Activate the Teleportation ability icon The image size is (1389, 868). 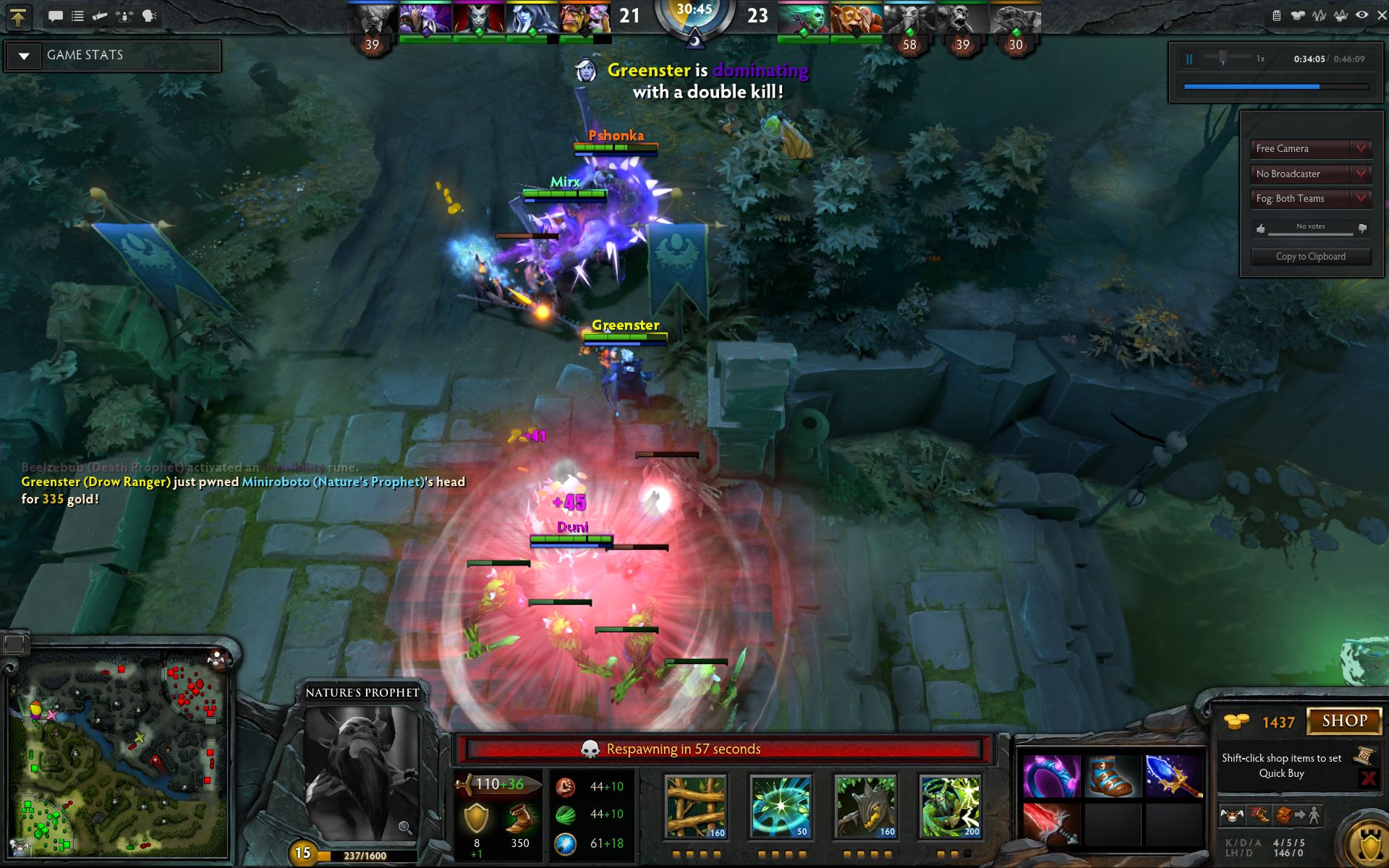pyautogui.click(x=780, y=807)
